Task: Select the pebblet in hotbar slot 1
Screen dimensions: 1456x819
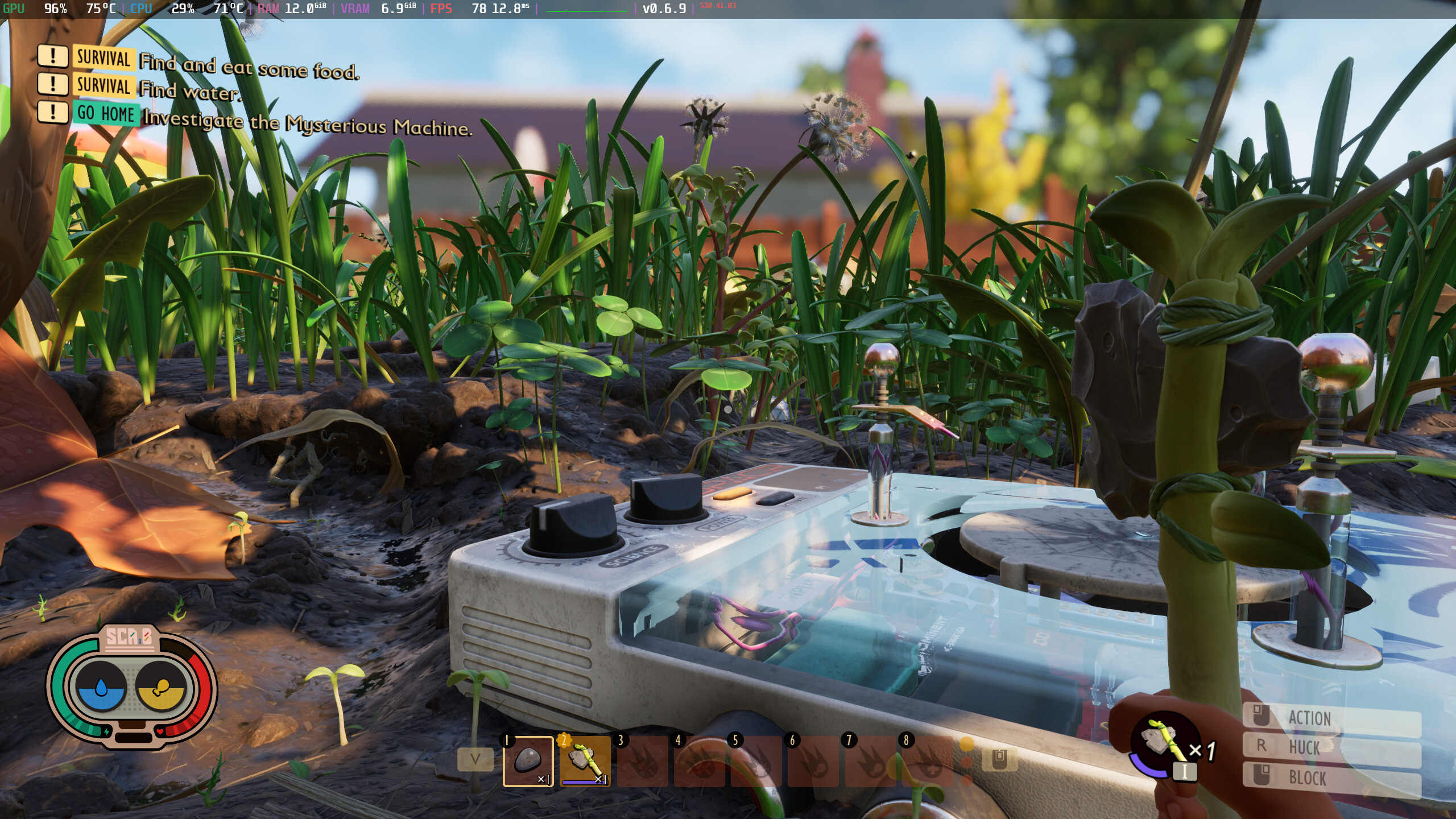Action: point(528,761)
